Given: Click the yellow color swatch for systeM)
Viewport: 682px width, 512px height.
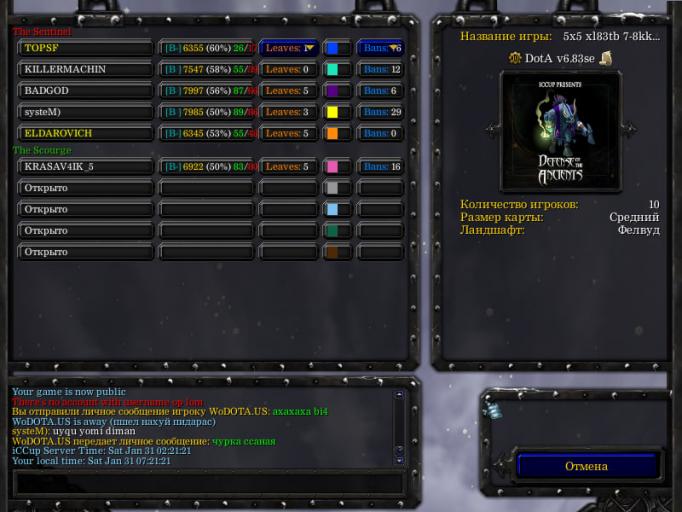Looking at the screenshot, I should [x=336, y=112].
